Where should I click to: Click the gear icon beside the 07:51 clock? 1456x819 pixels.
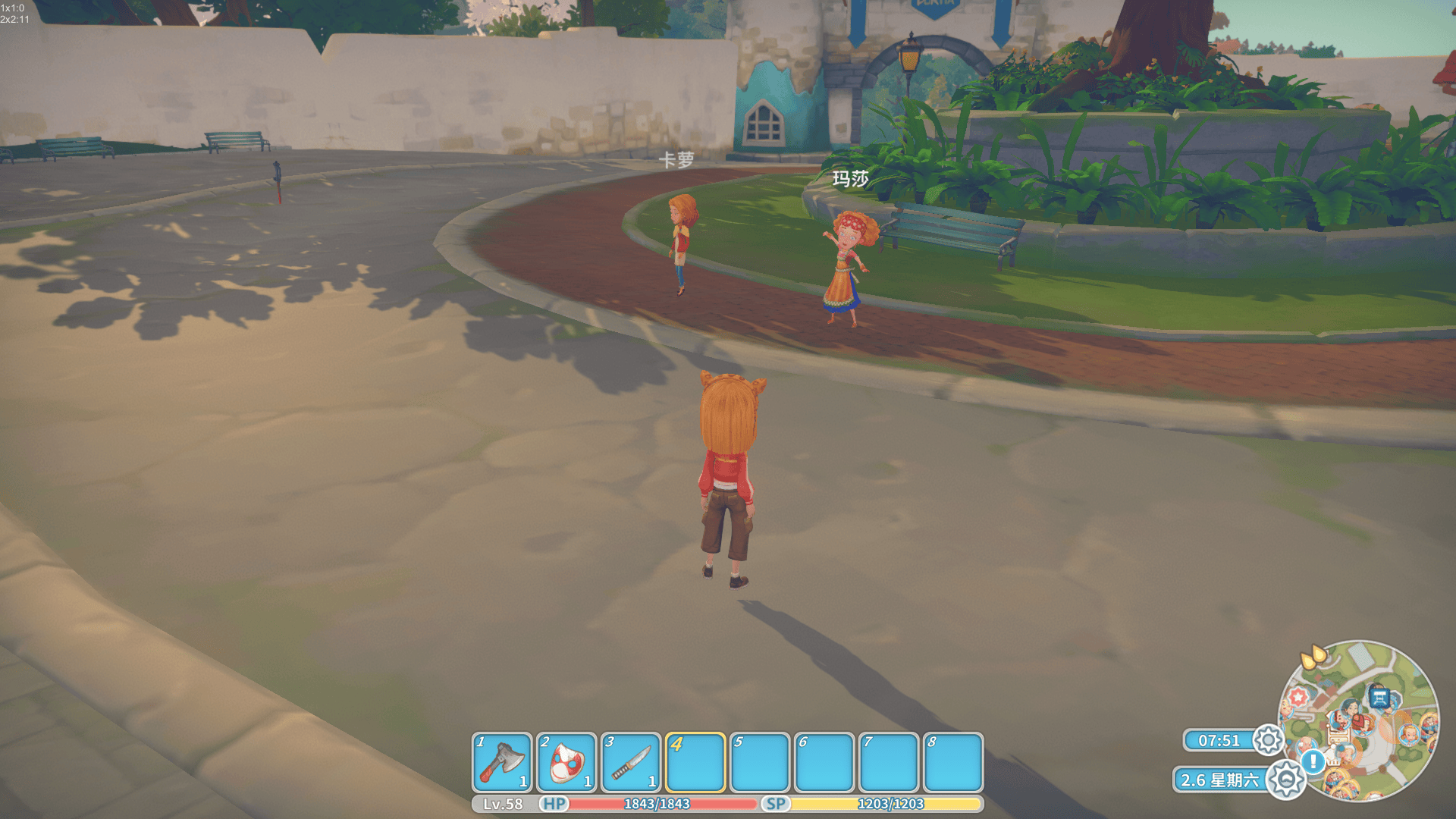point(1268,740)
